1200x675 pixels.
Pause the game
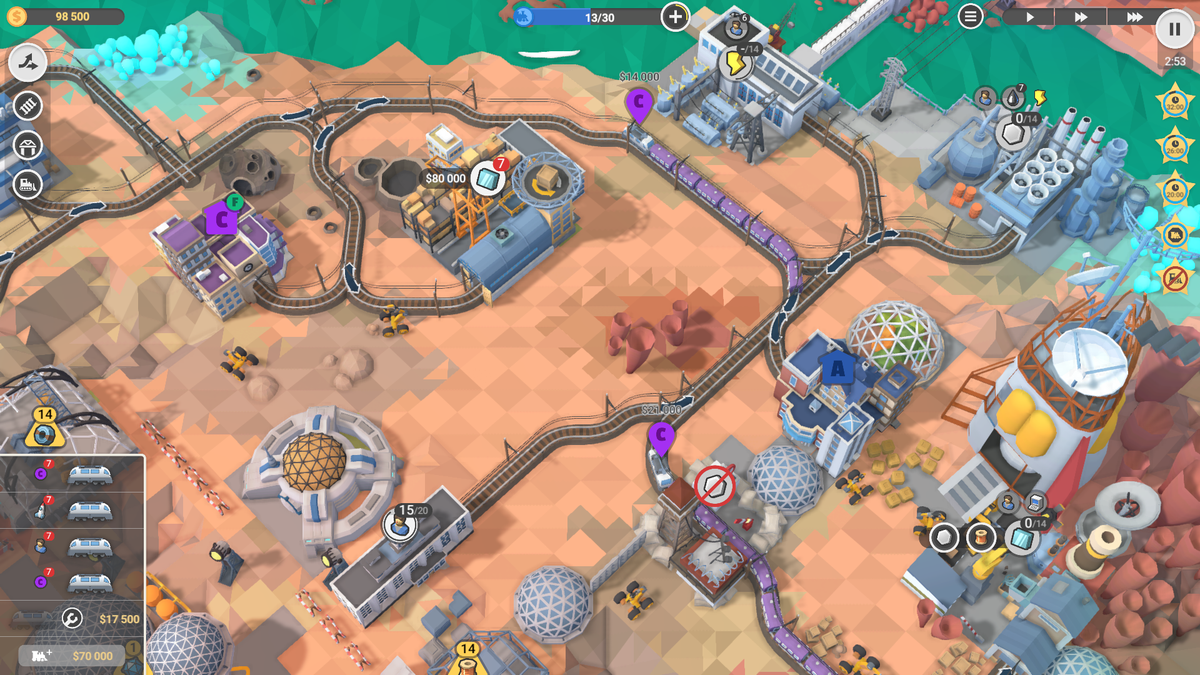pyautogui.click(x=1174, y=29)
